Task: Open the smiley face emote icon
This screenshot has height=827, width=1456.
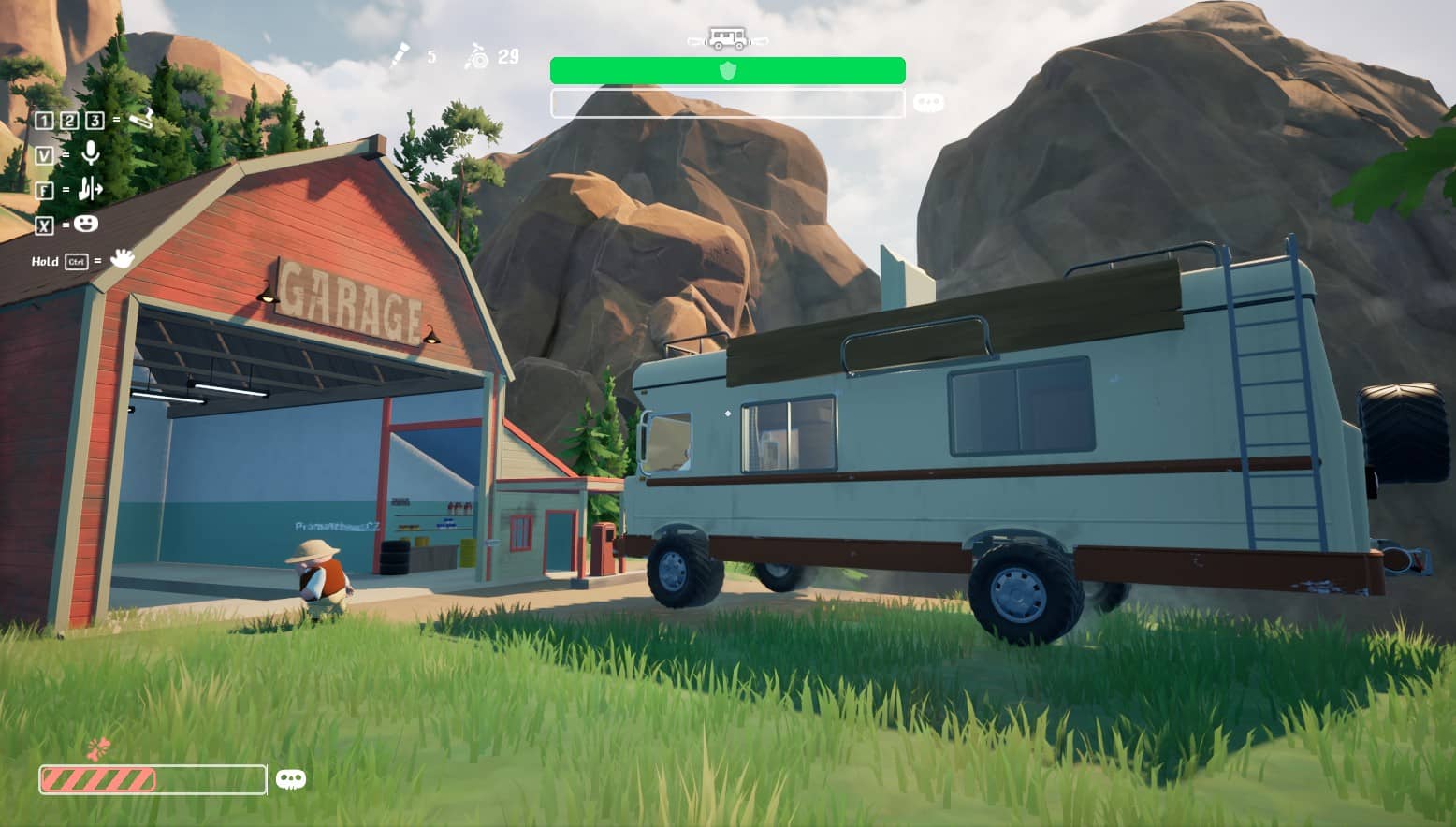Action: [86, 224]
